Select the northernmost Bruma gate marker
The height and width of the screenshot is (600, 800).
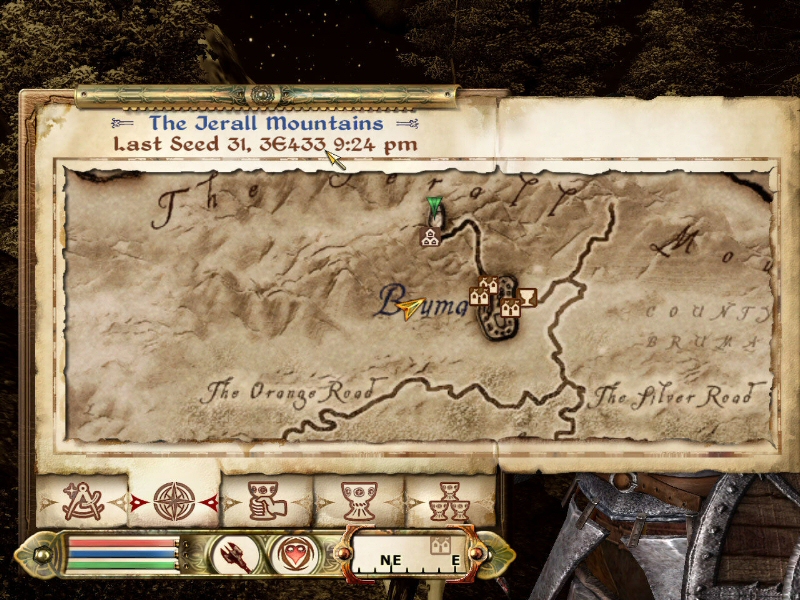490,285
